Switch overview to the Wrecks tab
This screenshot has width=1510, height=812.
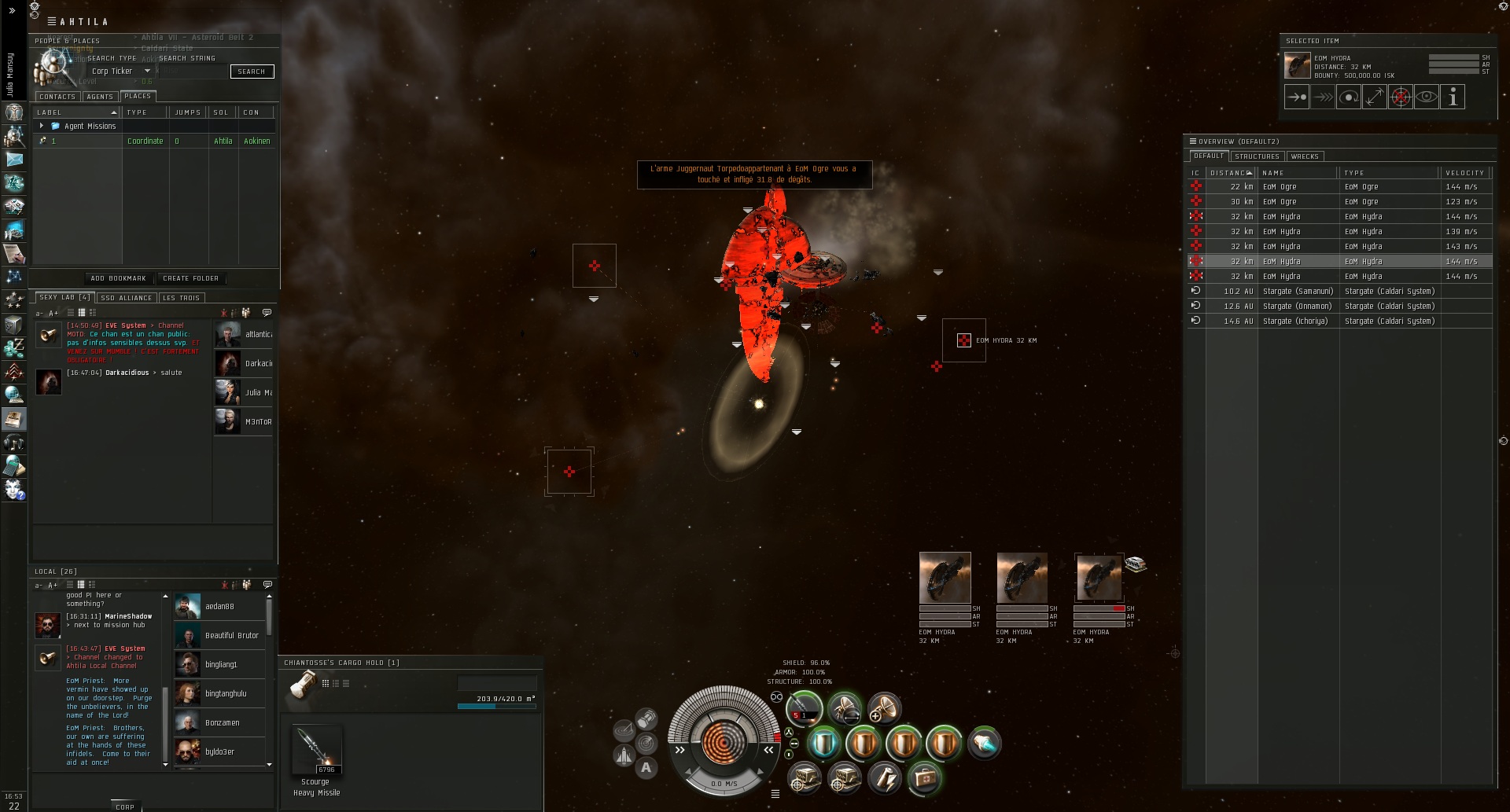tap(1305, 156)
